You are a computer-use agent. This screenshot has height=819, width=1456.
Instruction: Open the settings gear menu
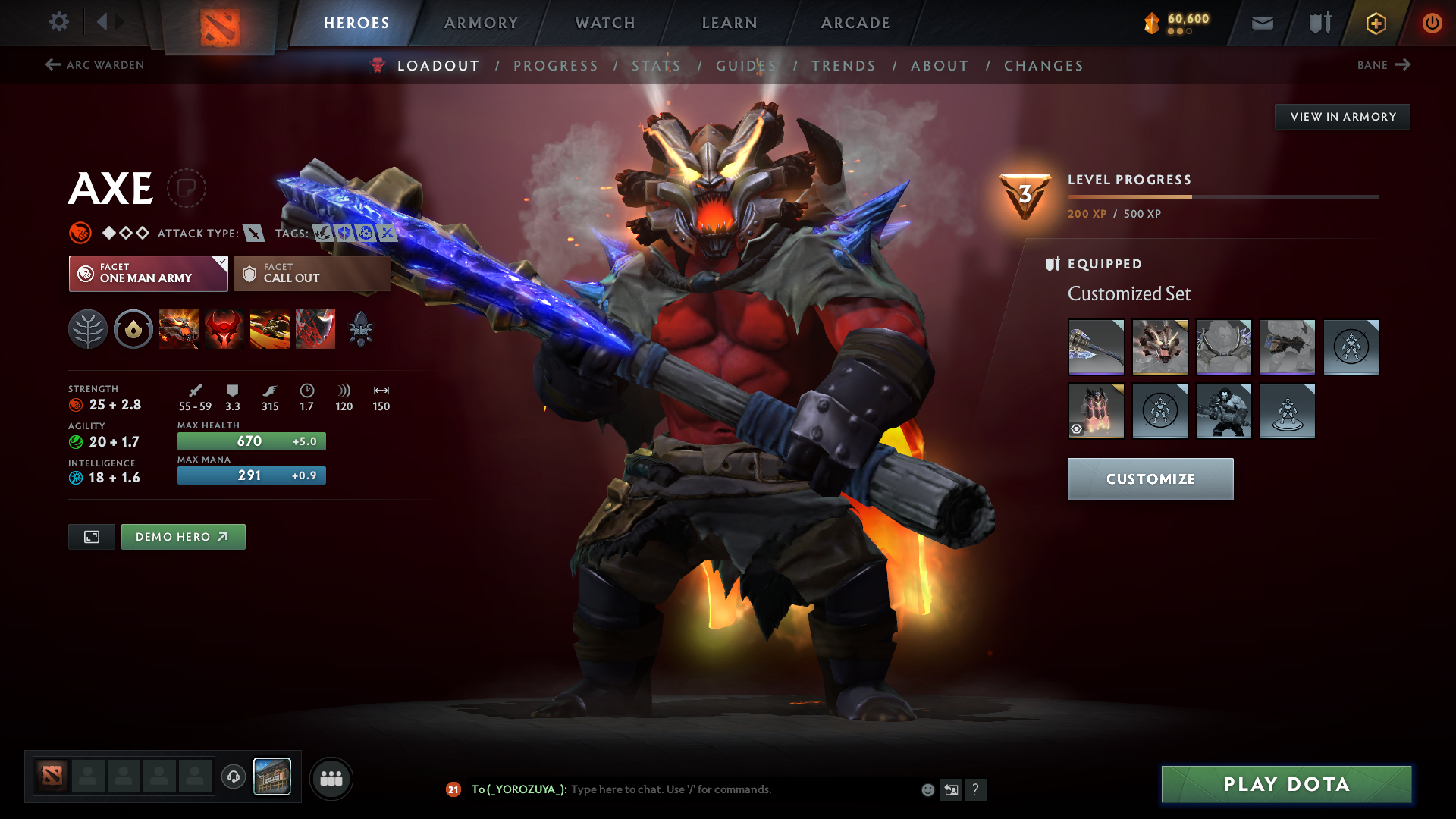[x=59, y=22]
